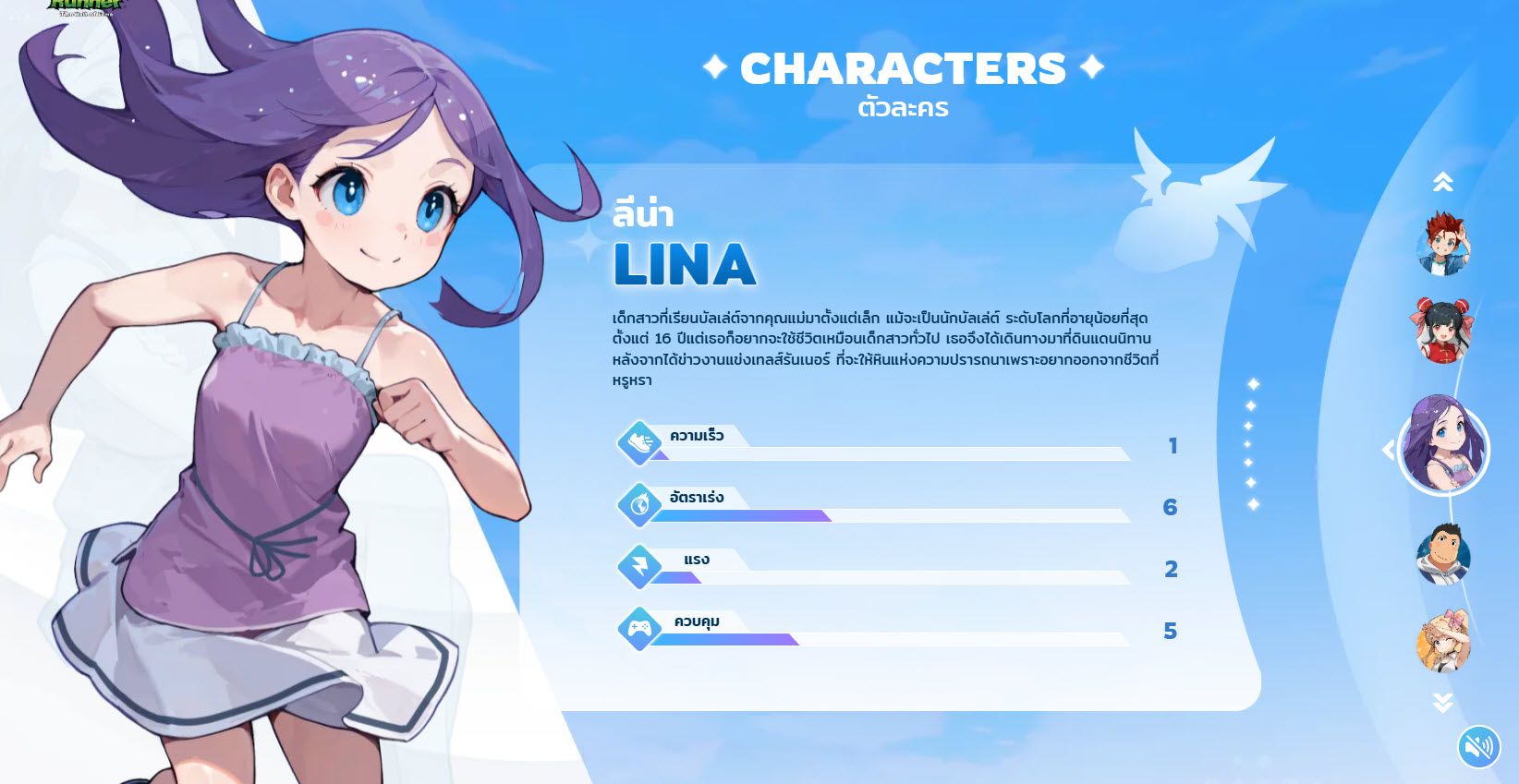Click the double down arrow below portraits

pyautogui.click(x=1442, y=703)
